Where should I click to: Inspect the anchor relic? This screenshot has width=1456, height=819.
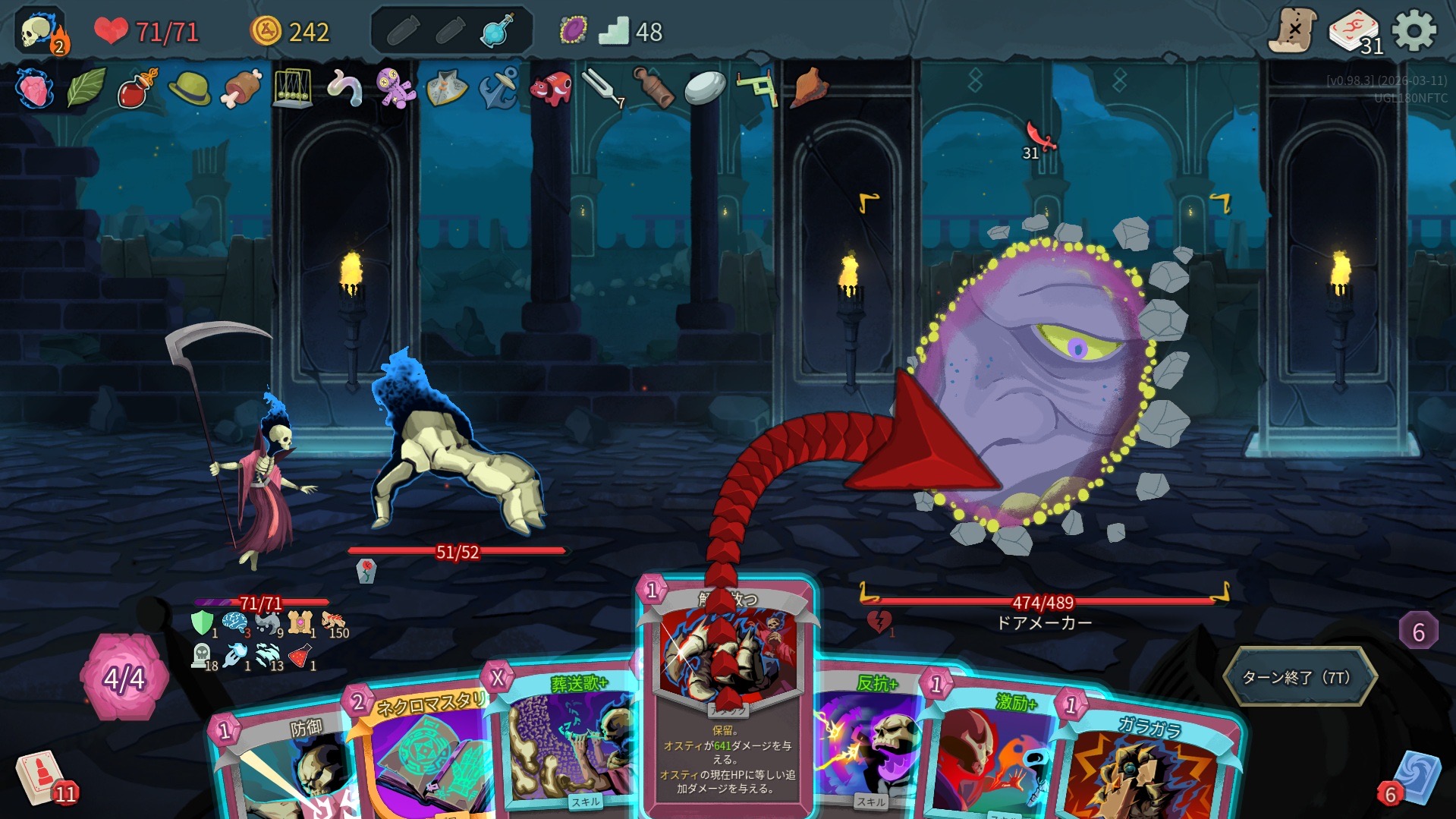coord(498,89)
